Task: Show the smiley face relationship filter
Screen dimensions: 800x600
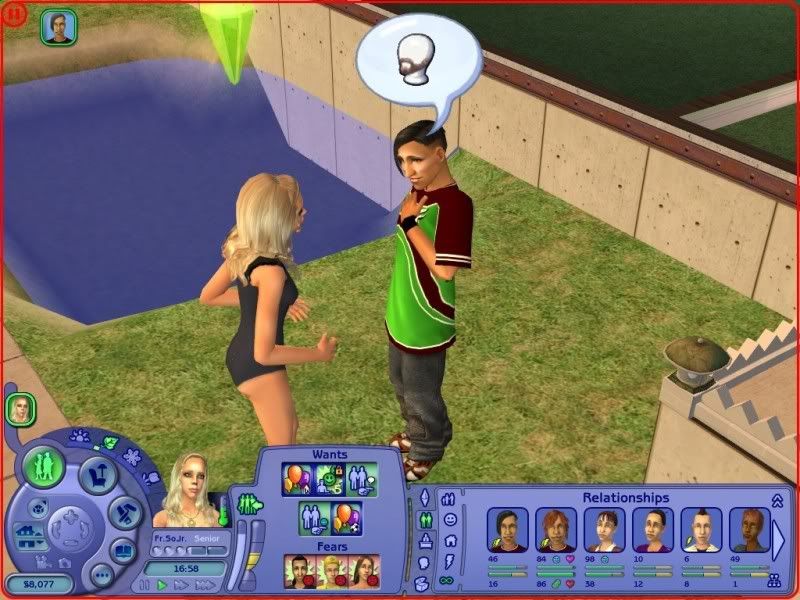Action: click(449, 520)
